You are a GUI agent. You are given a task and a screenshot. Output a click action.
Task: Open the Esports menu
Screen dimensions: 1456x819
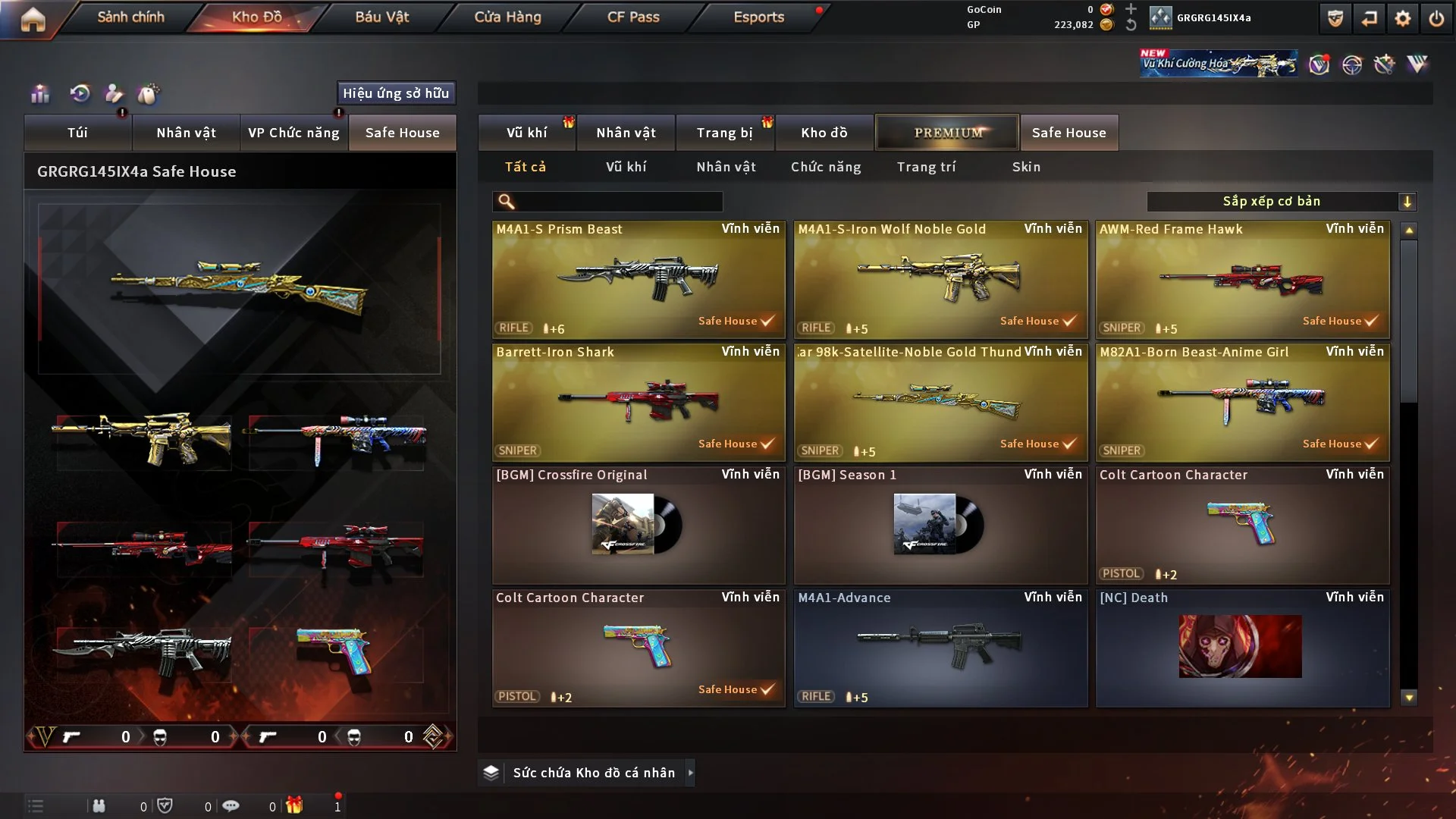pyautogui.click(x=758, y=17)
